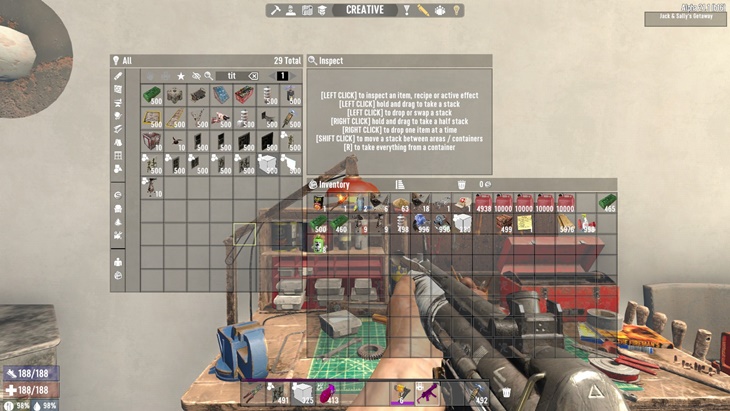The image size is (730, 411).
Task: Choose the white block hotbar slot
Action: pos(301,393)
